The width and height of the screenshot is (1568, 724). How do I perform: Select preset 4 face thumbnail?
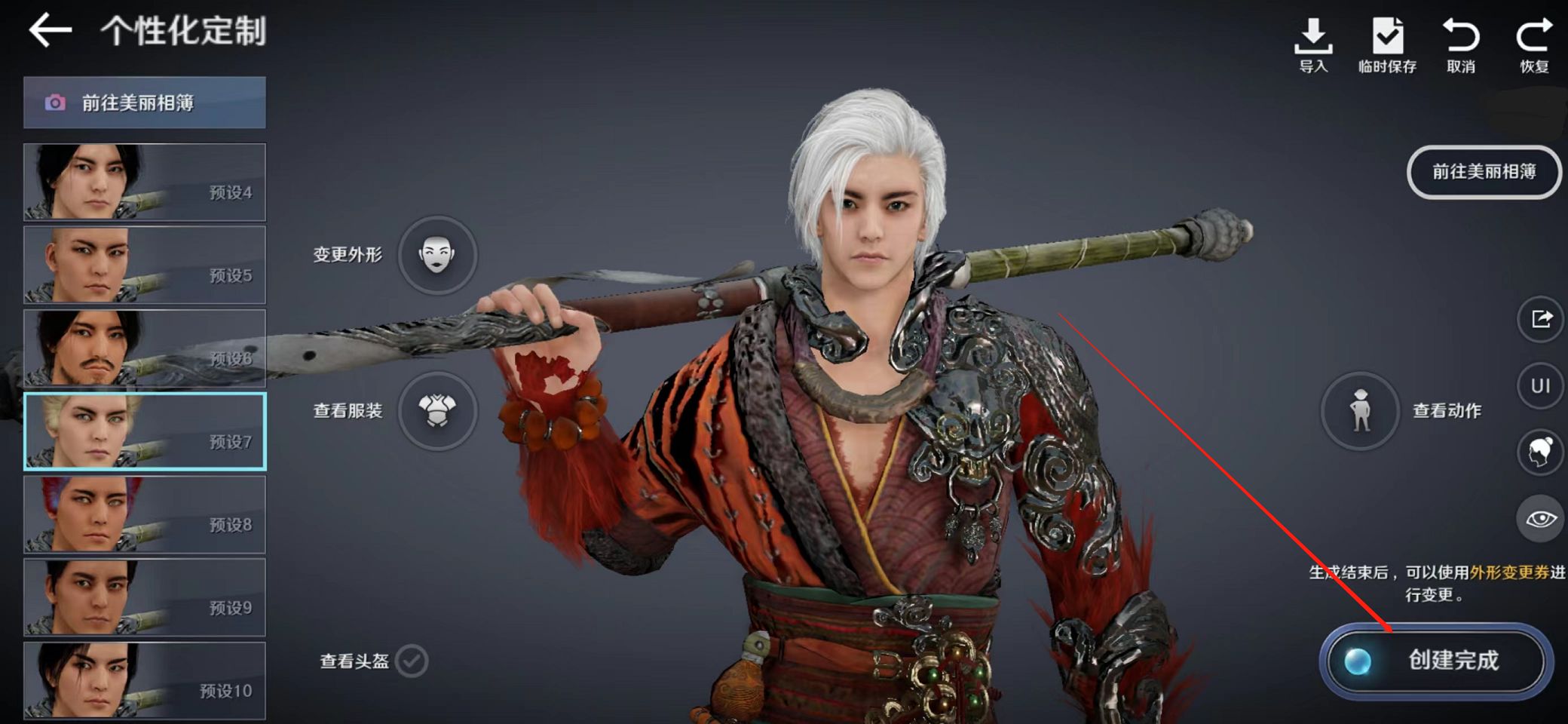pyautogui.click(x=144, y=182)
